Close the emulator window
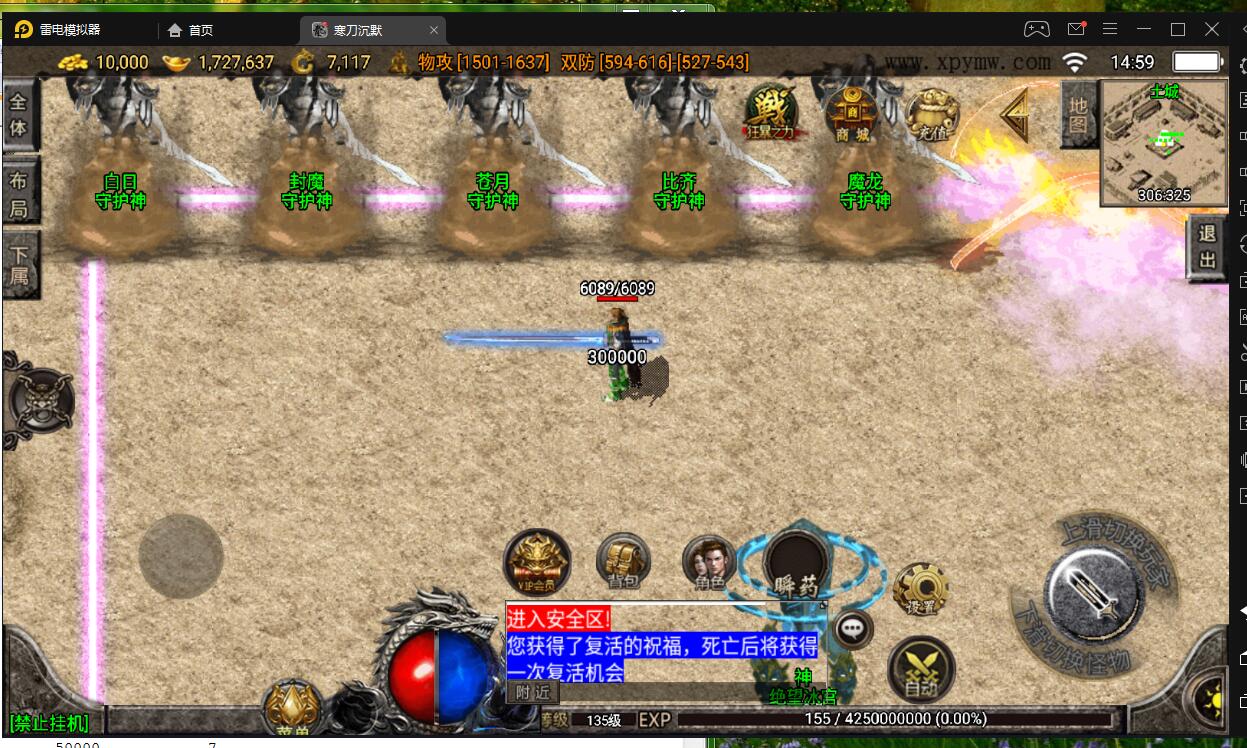Viewport: 1247px width, 748px height. pos(1212,29)
